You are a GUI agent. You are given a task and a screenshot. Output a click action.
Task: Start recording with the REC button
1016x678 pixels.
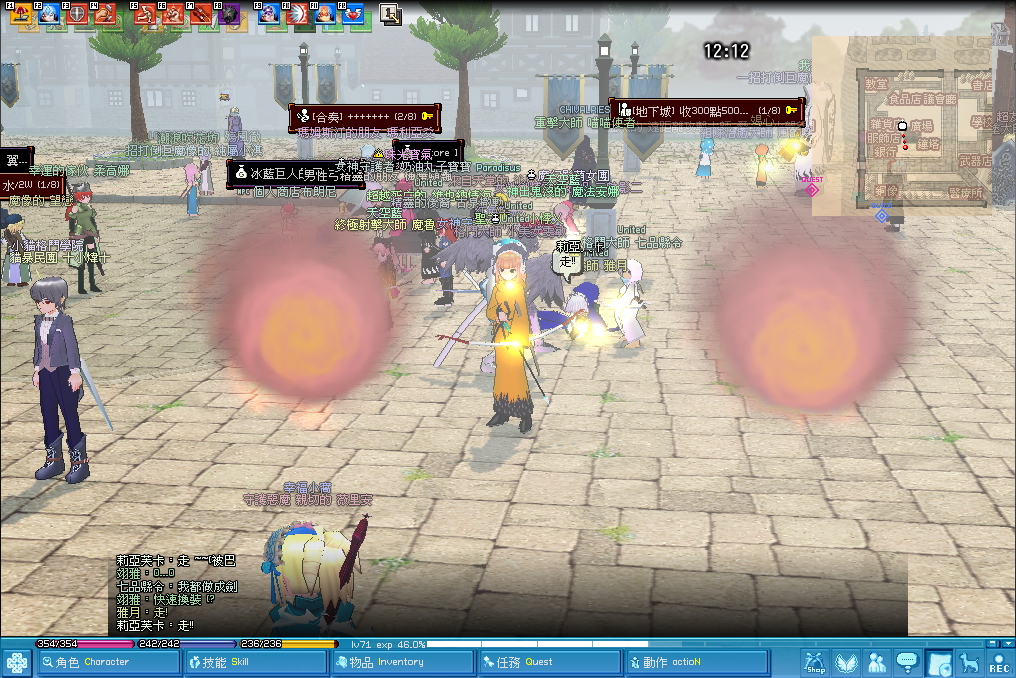click(x=999, y=662)
